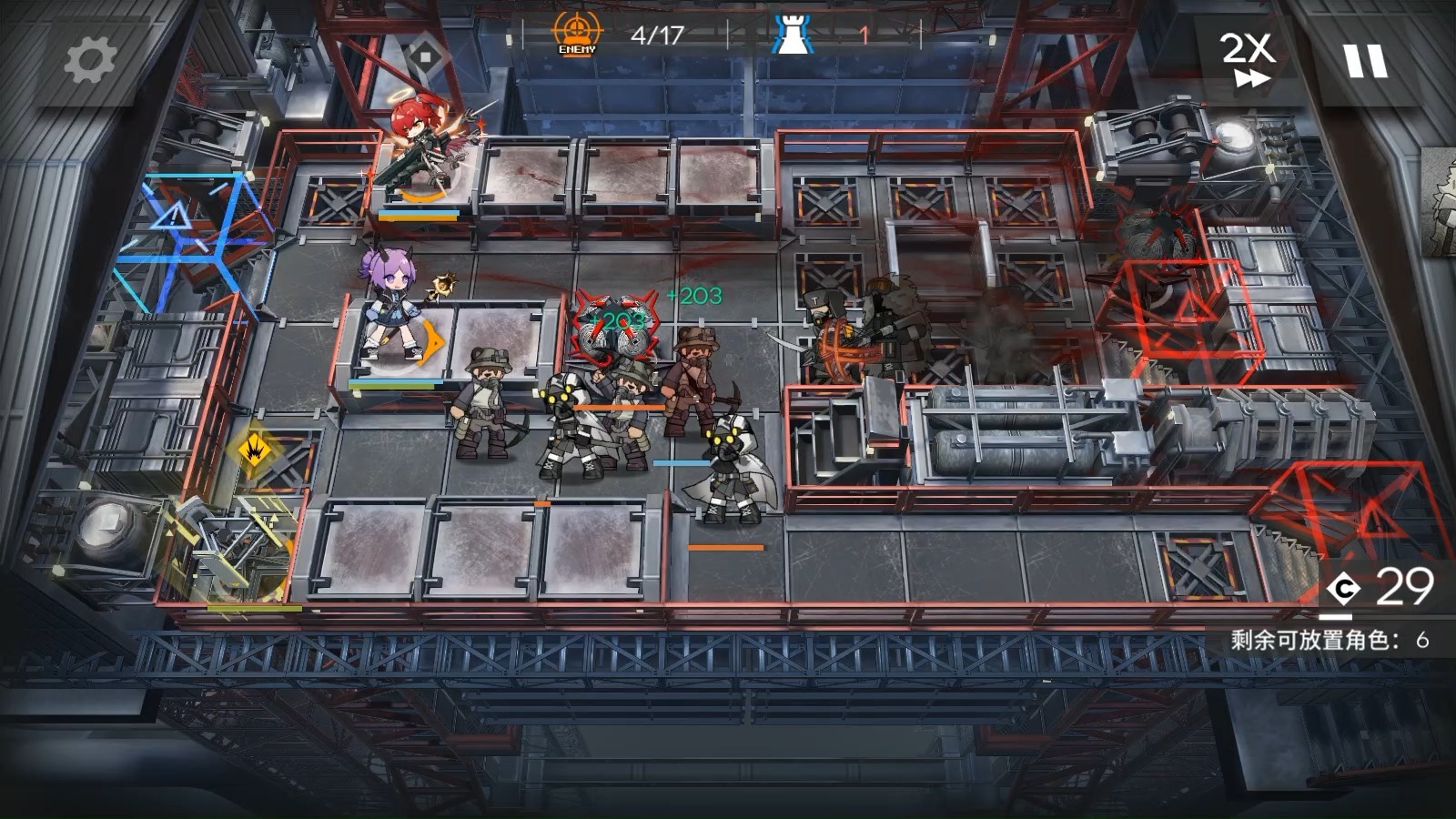Pause the battle
Viewport: 1456px width, 819px height.
(x=1365, y=61)
